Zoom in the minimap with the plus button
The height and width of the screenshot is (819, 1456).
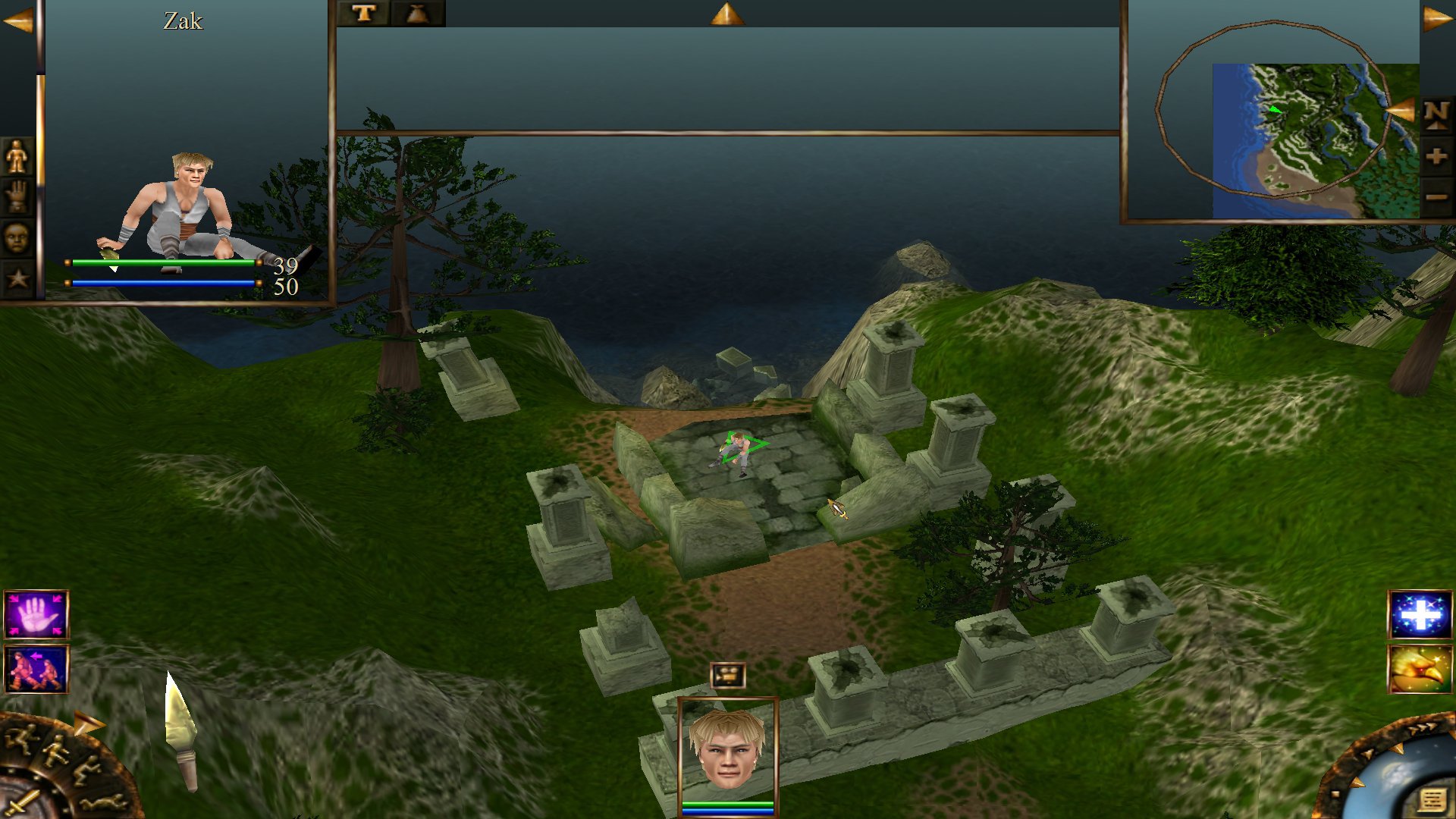point(1437,157)
